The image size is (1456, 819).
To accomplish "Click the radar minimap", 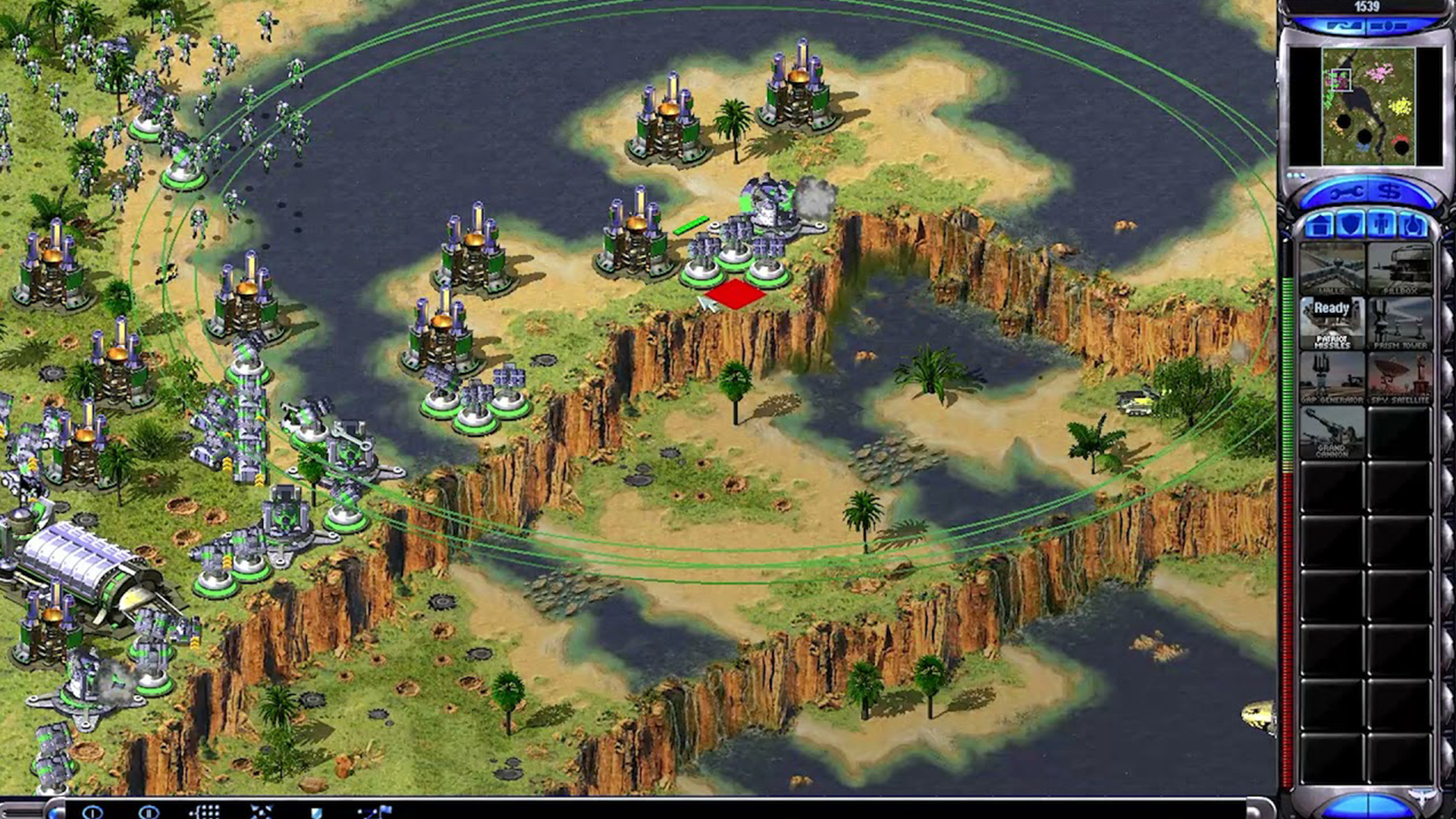I will pyautogui.click(x=1368, y=106).
